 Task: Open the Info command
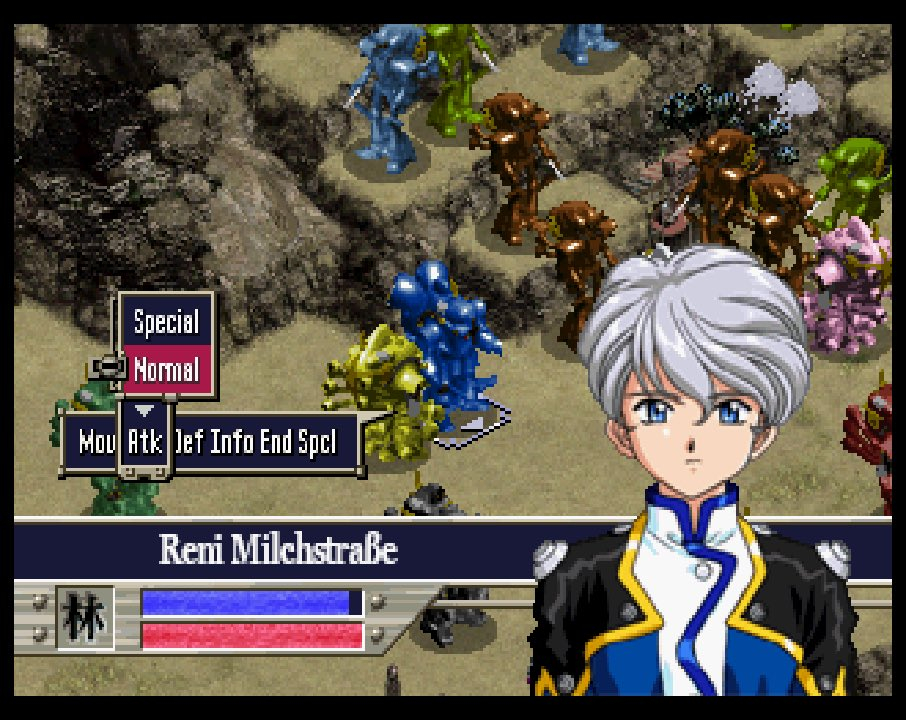click(x=231, y=441)
